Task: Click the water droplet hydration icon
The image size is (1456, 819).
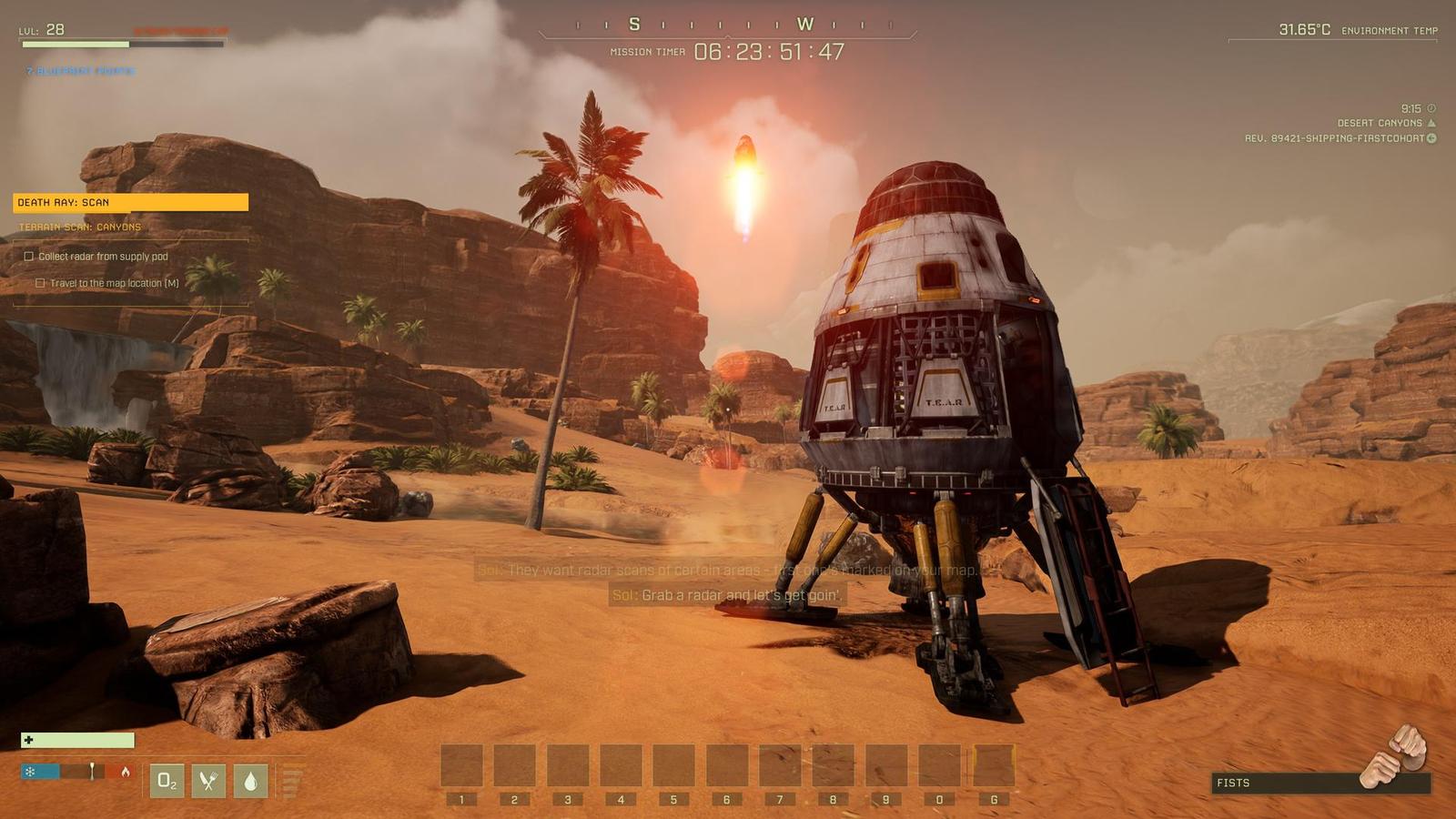Action: tap(250, 781)
